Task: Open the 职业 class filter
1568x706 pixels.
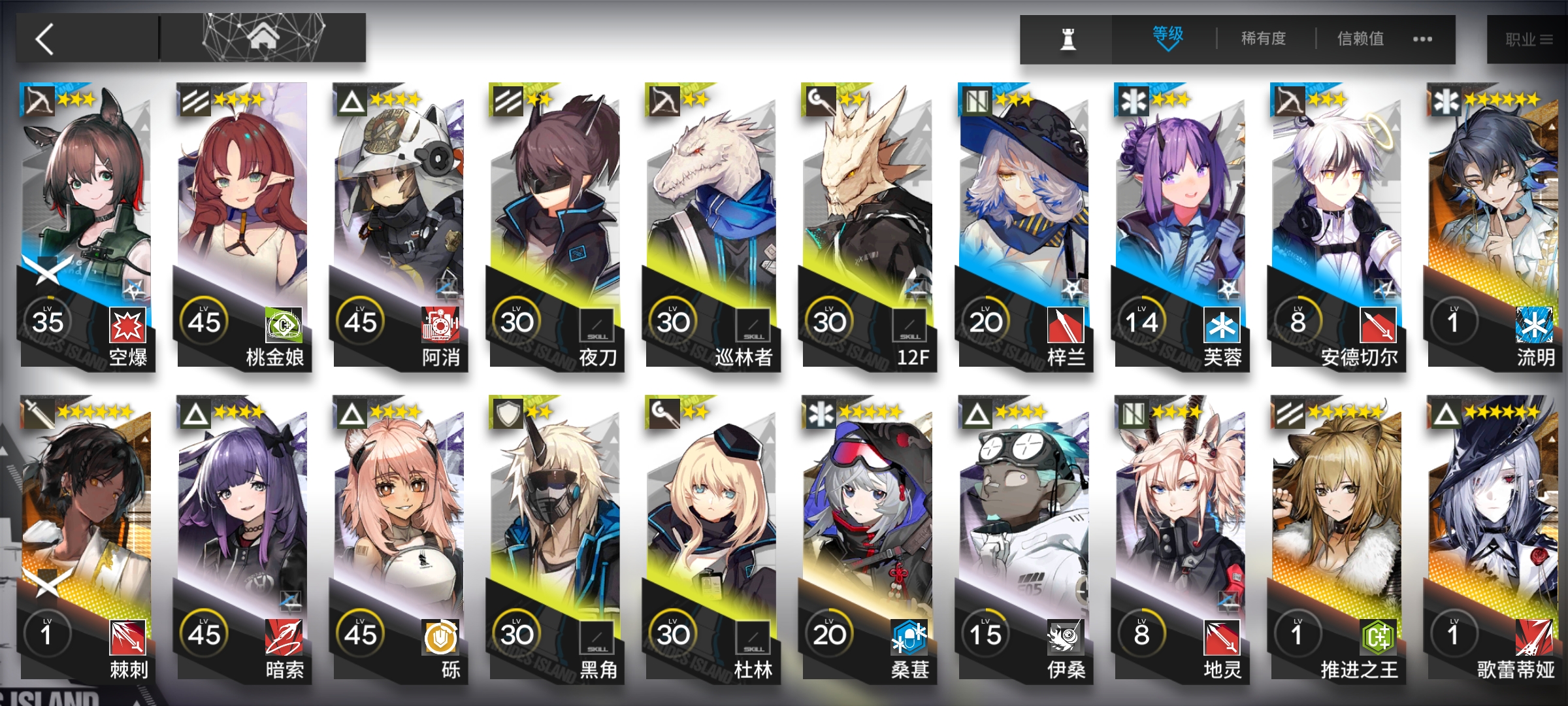Action: click(1527, 40)
